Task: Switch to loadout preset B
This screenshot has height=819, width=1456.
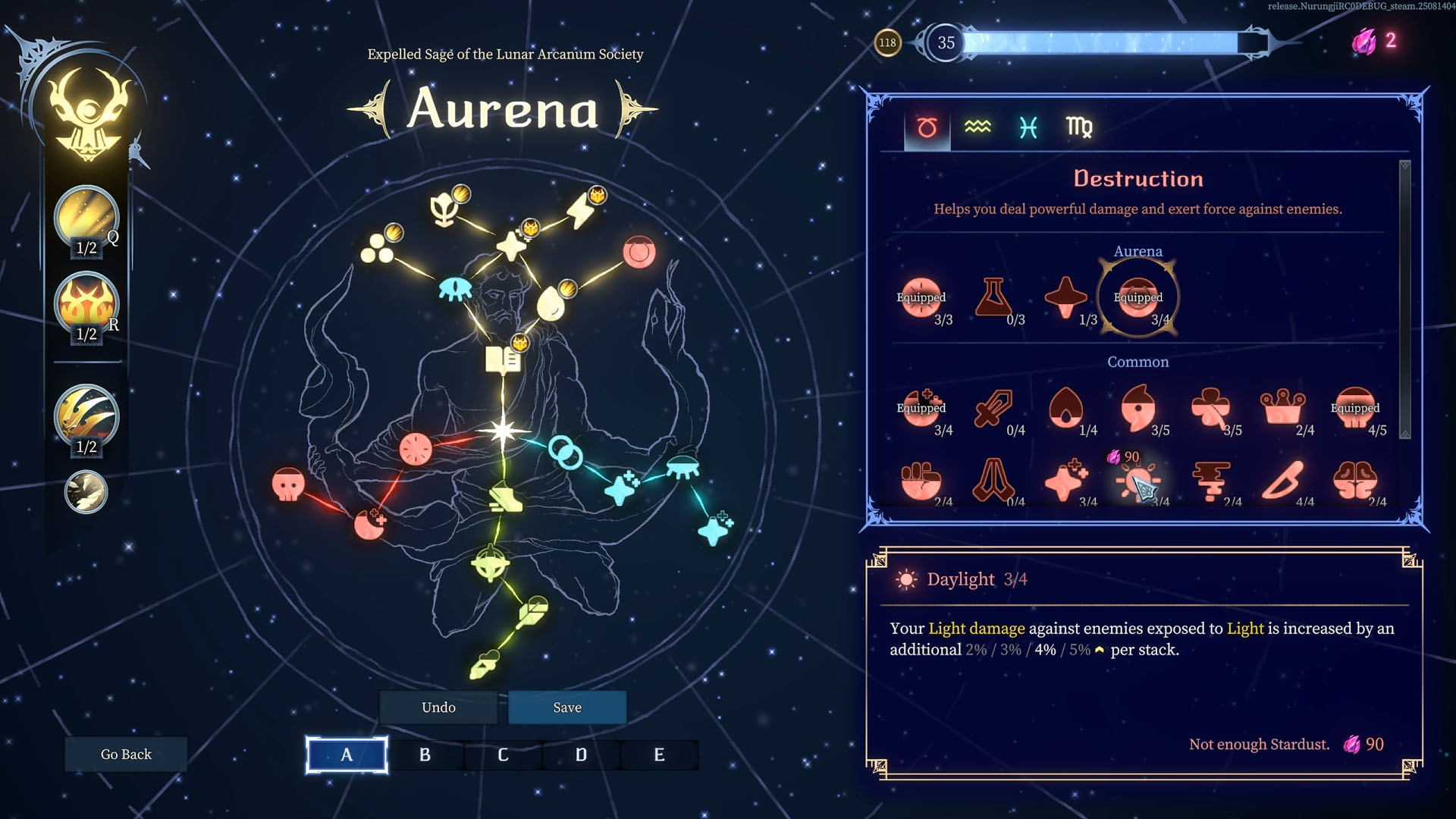Action: 425,755
